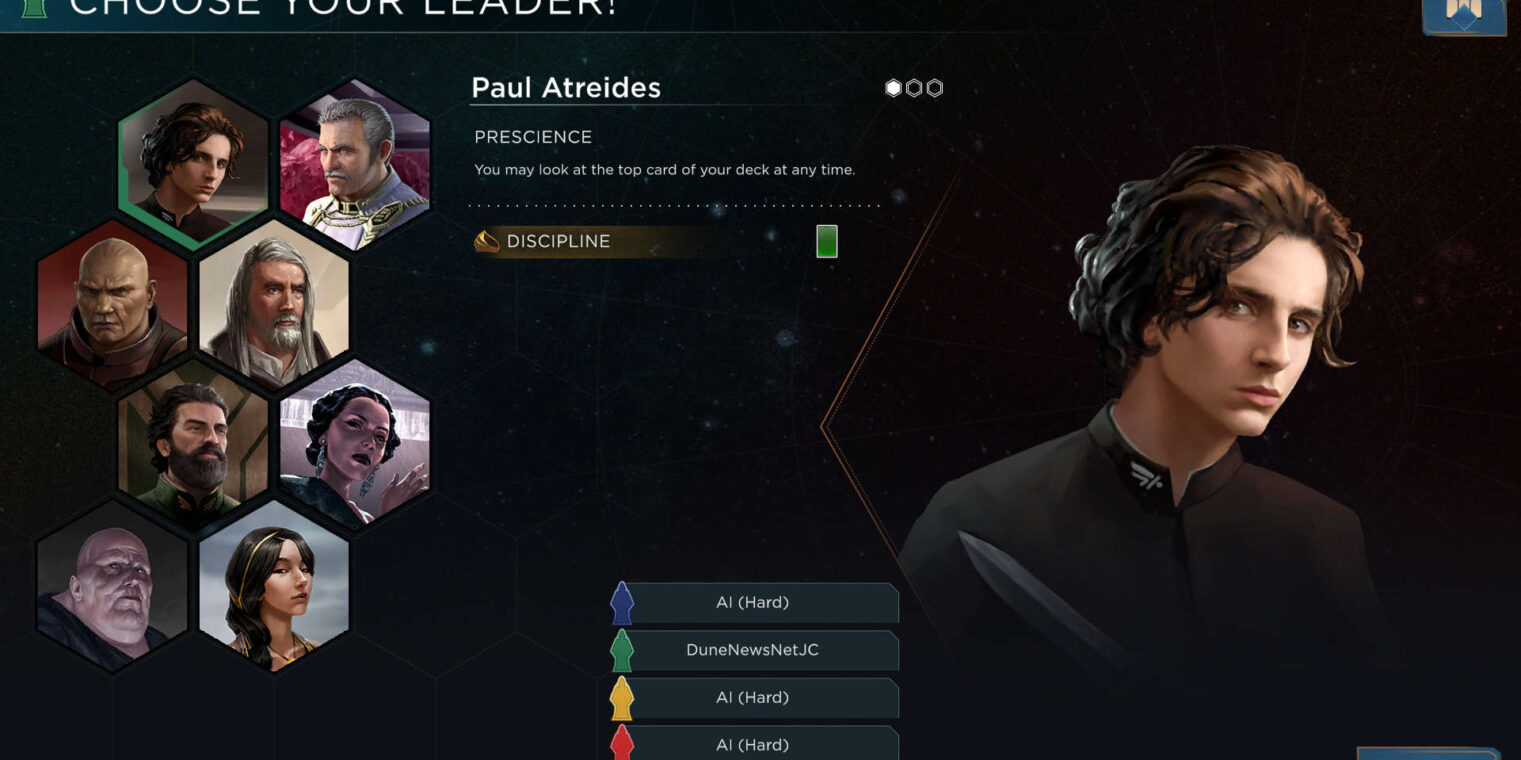
Task: Select the Paul Atreides leader portrait
Action: click(x=193, y=162)
